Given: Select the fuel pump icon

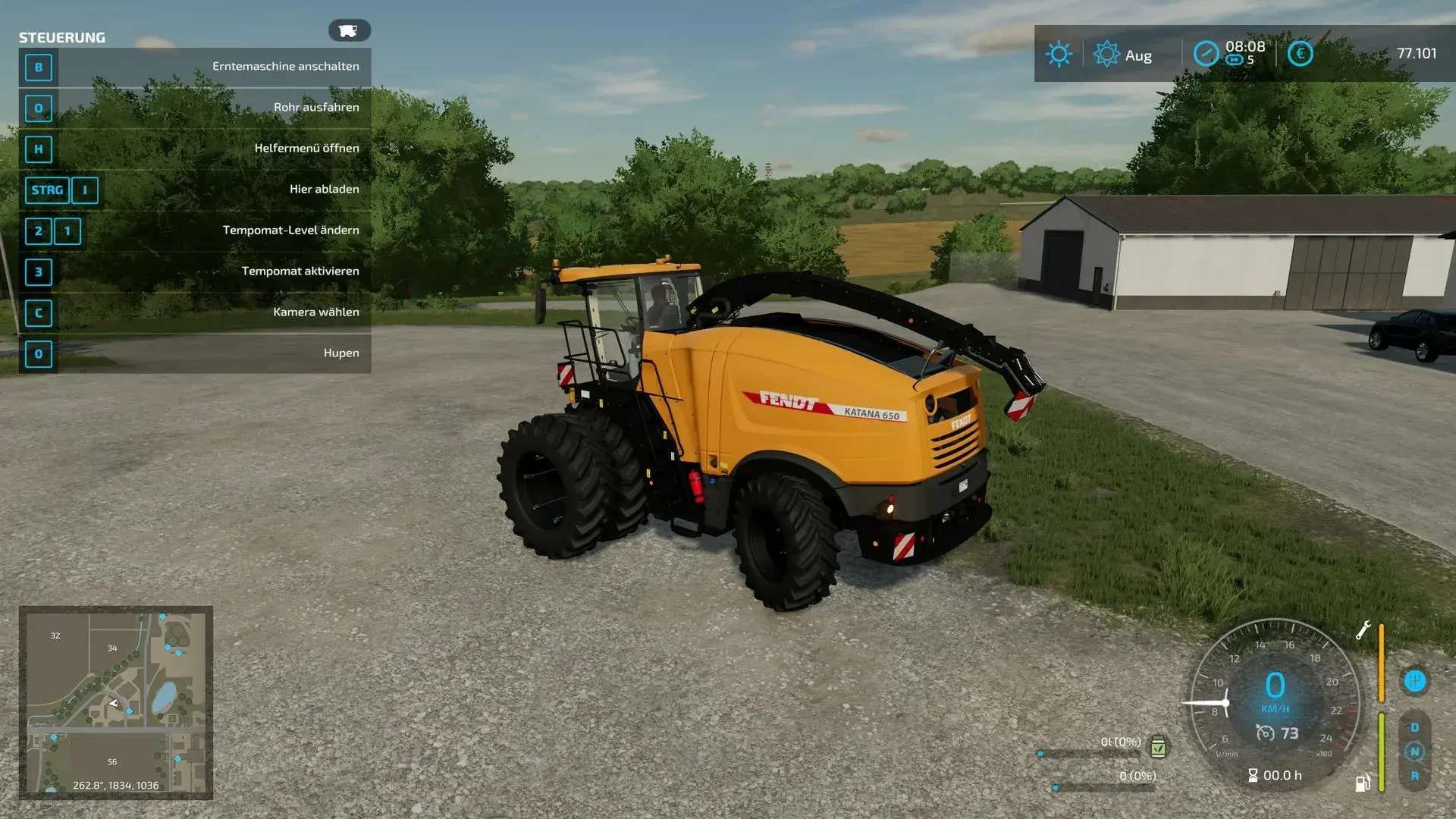Looking at the screenshot, I should click(1363, 783).
